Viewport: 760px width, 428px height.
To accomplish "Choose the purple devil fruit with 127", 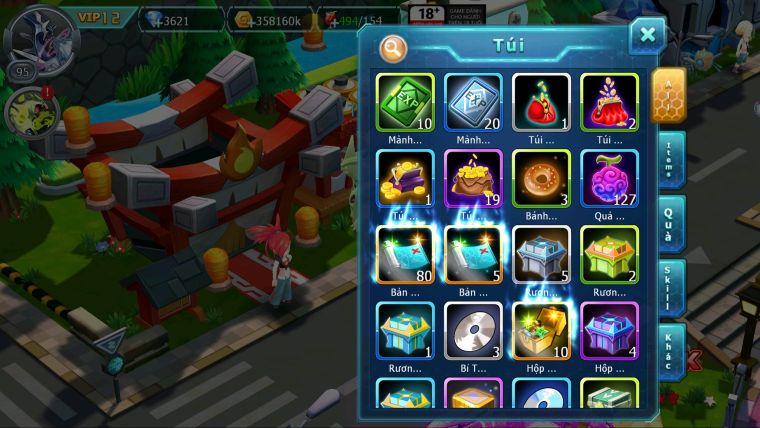I will coord(609,179).
